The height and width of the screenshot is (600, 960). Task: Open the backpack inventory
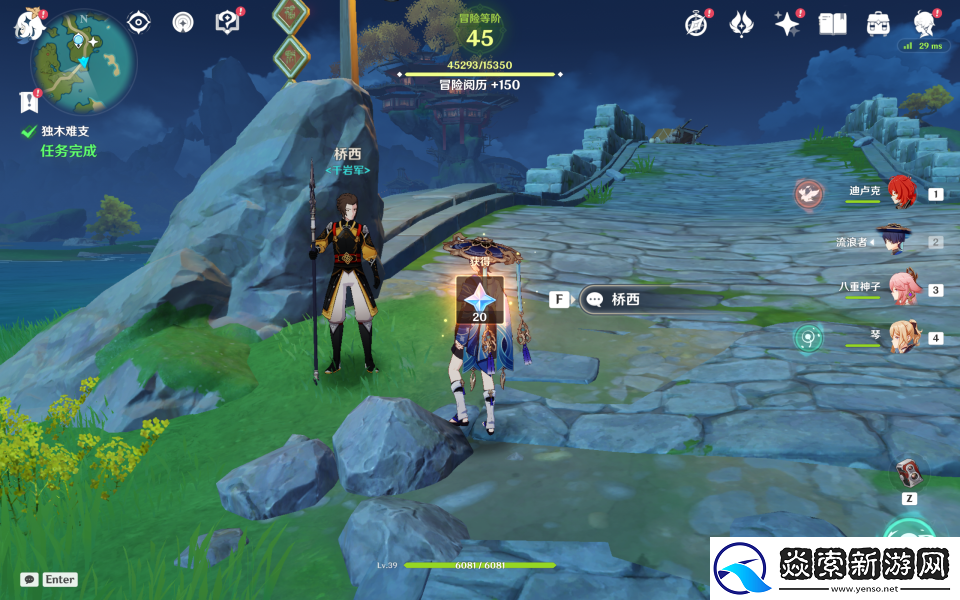pyautogui.click(x=878, y=23)
